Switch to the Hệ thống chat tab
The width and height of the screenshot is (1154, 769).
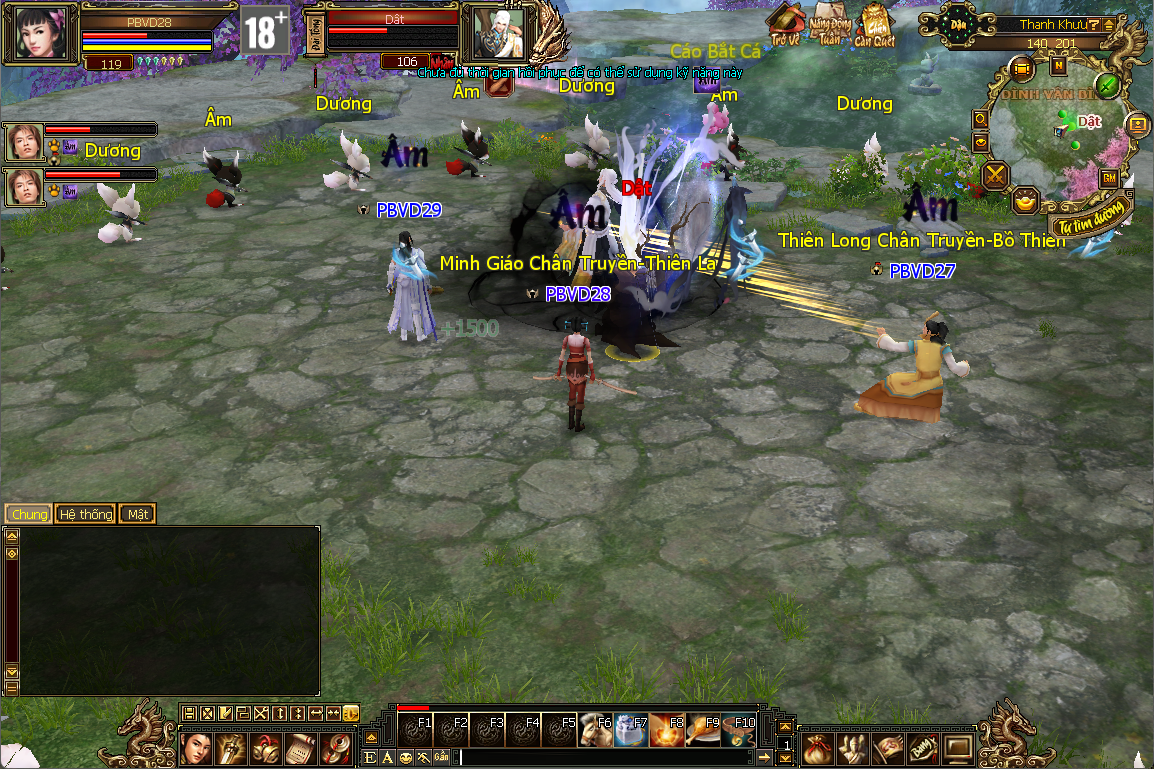(x=86, y=514)
